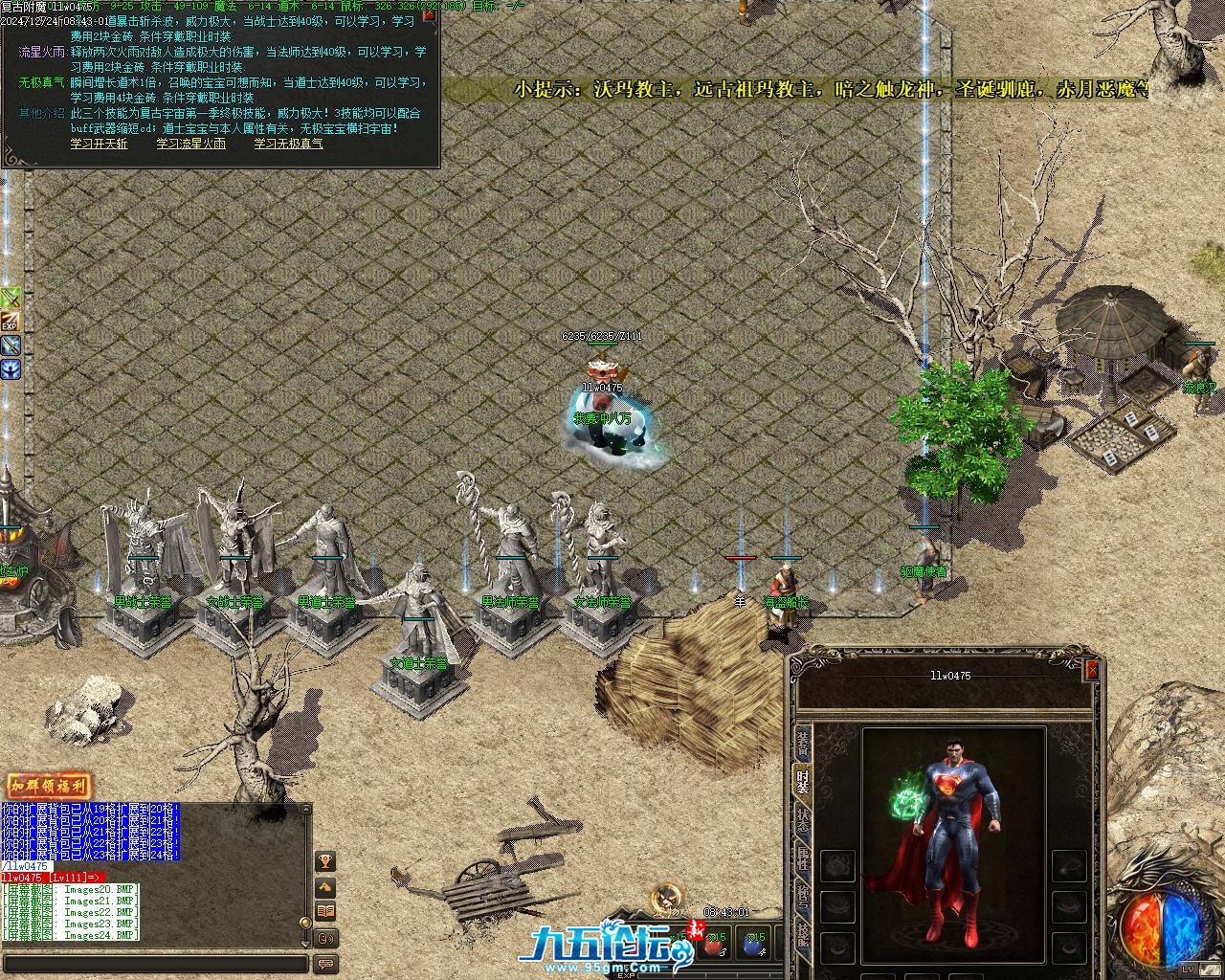Select the 时装 fashion tab
This screenshot has width=1225, height=980.
click(802, 782)
